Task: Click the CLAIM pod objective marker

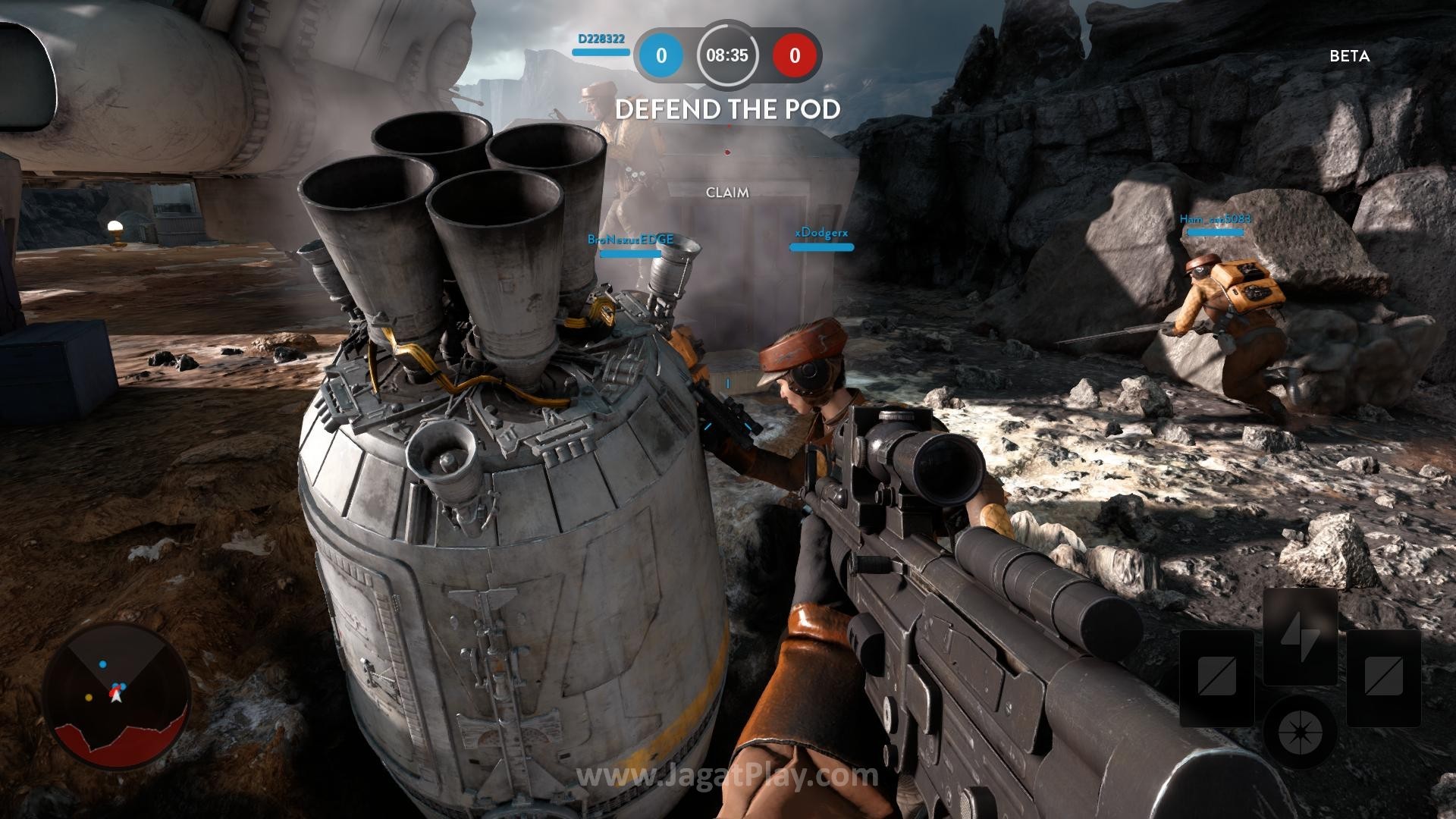Action: coord(727,193)
